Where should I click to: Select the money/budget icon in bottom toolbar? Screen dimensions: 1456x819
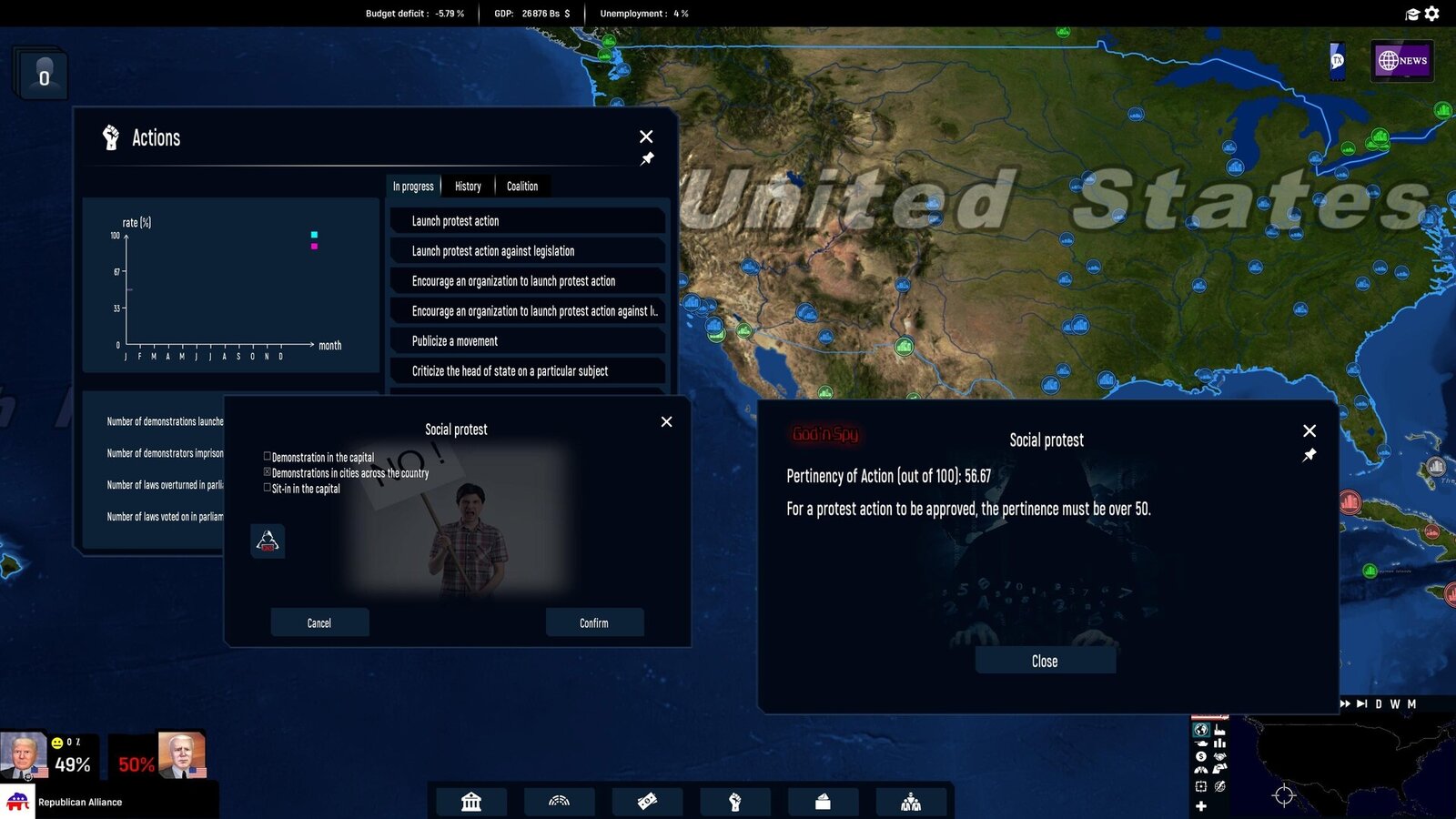[x=647, y=803]
